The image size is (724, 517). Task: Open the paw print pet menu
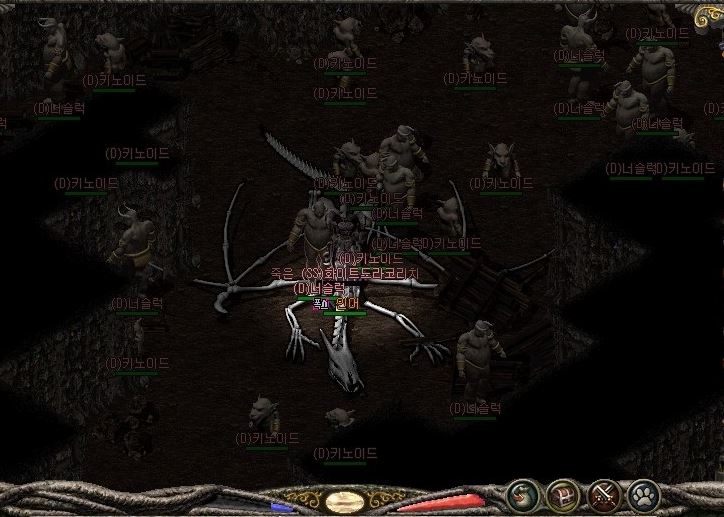[x=644, y=495]
